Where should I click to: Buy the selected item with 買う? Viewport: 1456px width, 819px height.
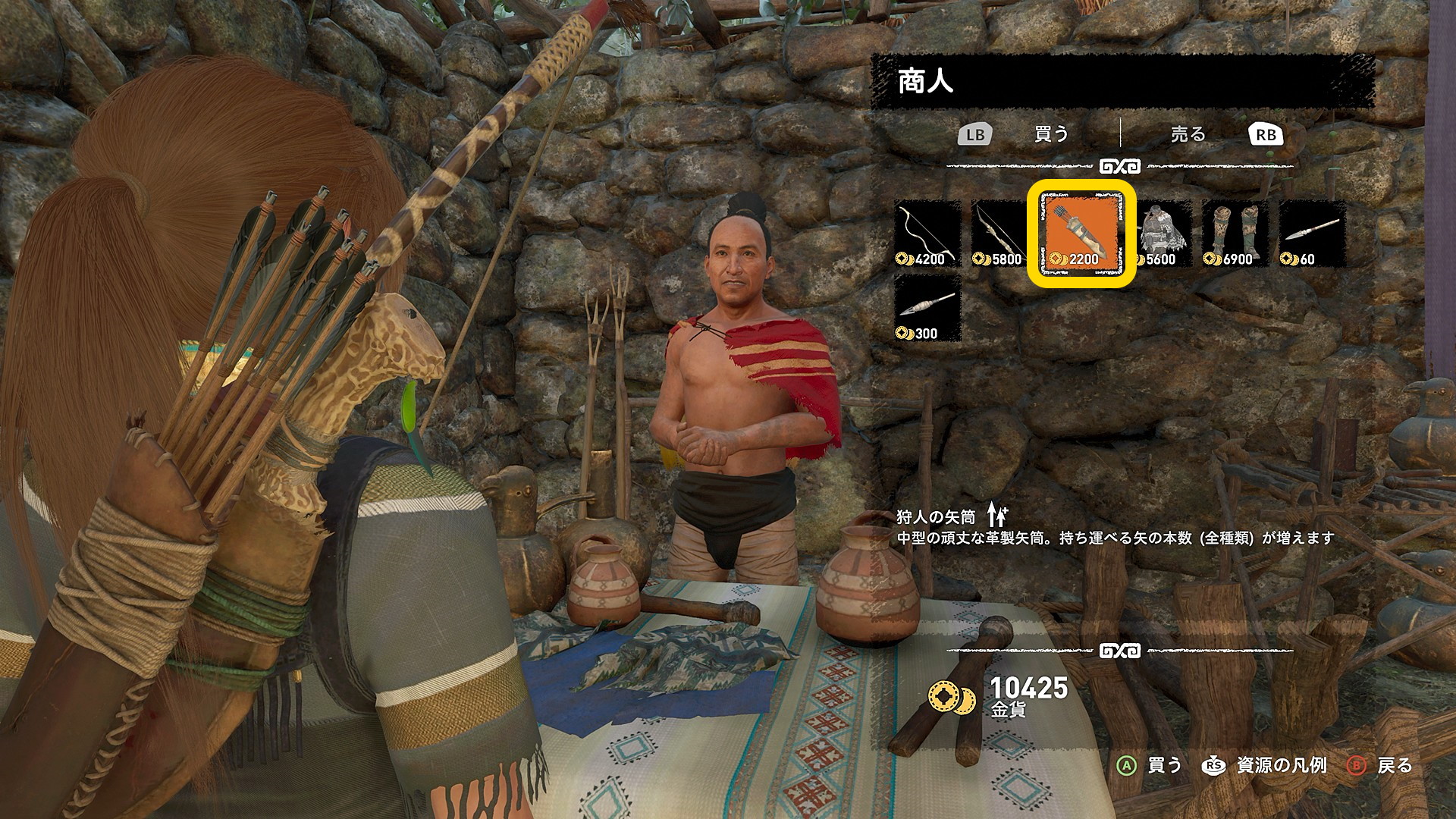1150,765
